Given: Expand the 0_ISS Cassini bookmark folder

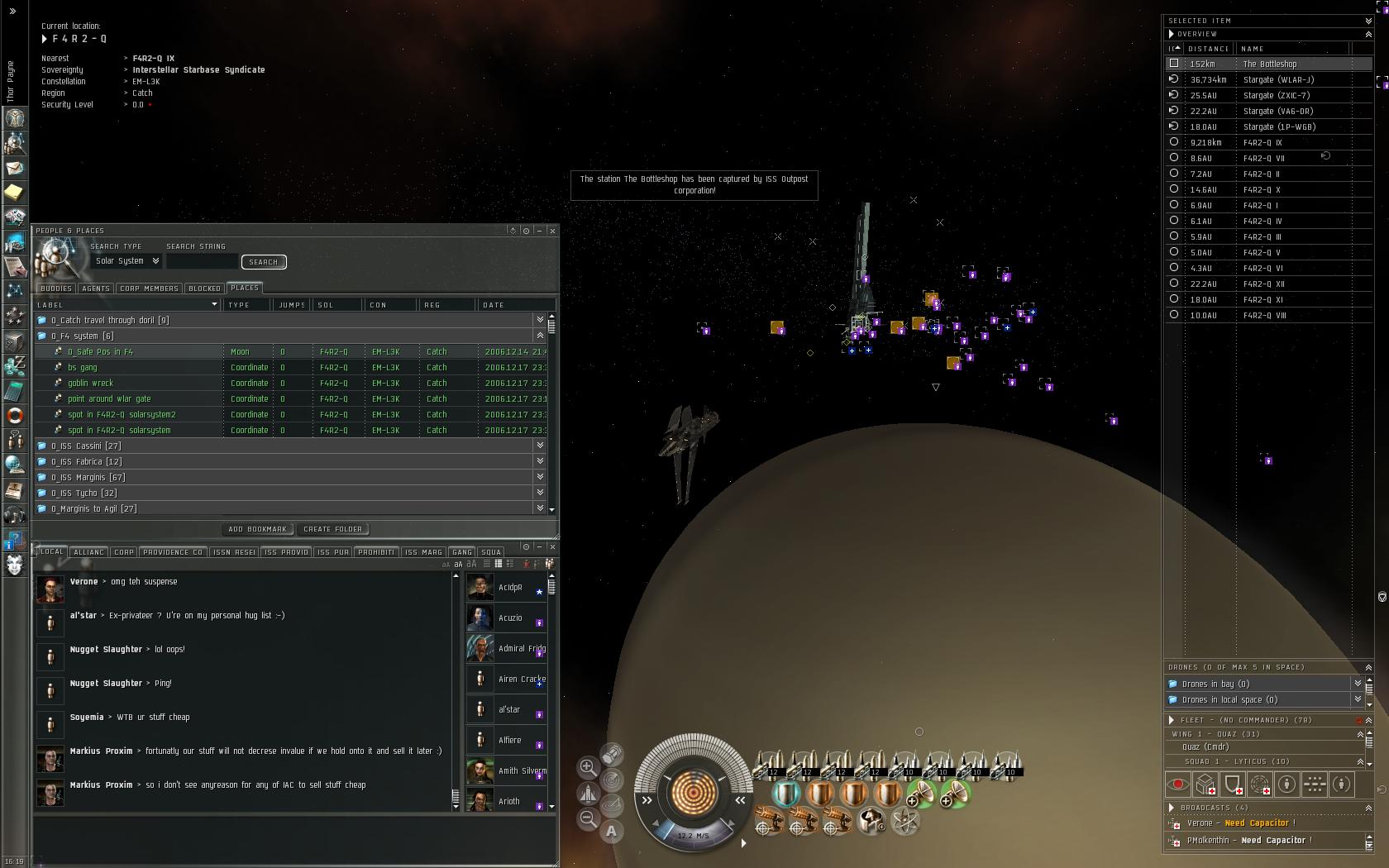Looking at the screenshot, I should [86, 446].
